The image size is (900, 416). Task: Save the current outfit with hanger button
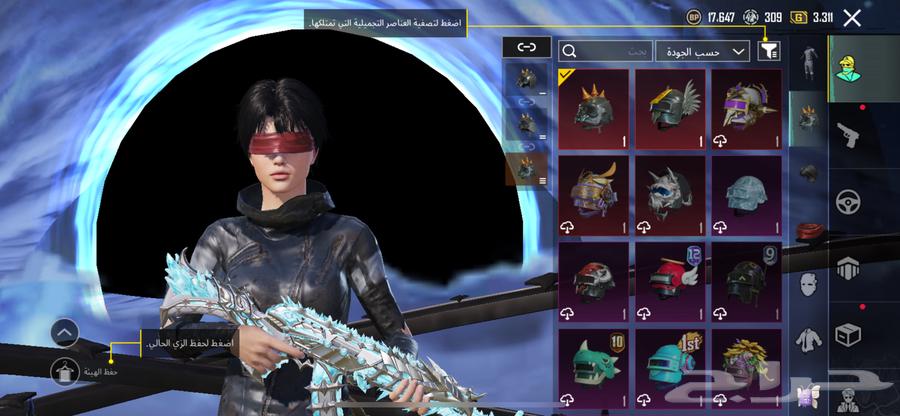point(63,371)
